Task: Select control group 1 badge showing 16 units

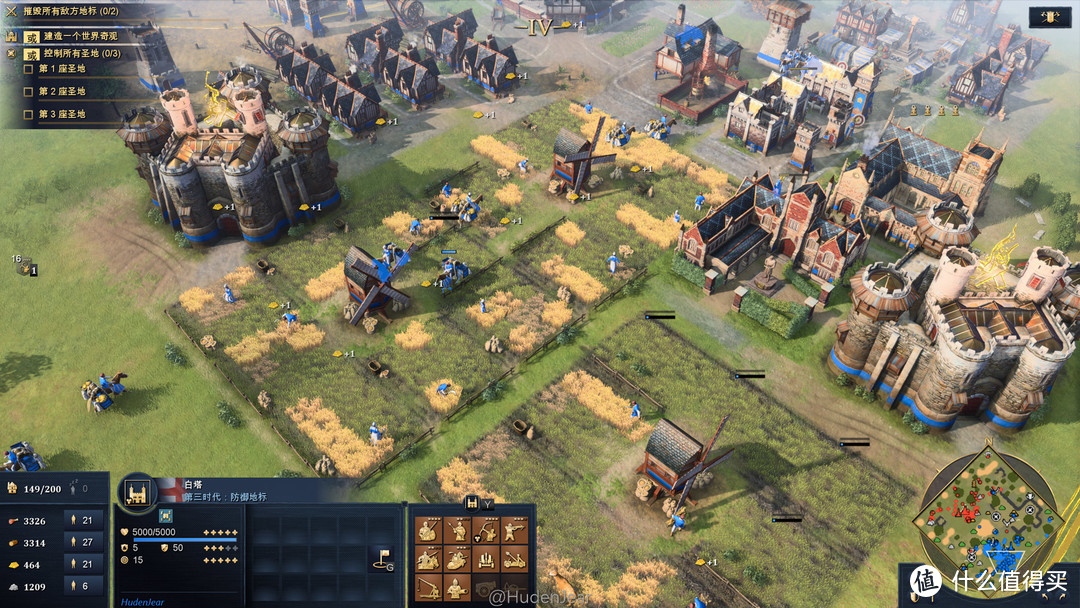Action: pyautogui.click(x=24, y=267)
